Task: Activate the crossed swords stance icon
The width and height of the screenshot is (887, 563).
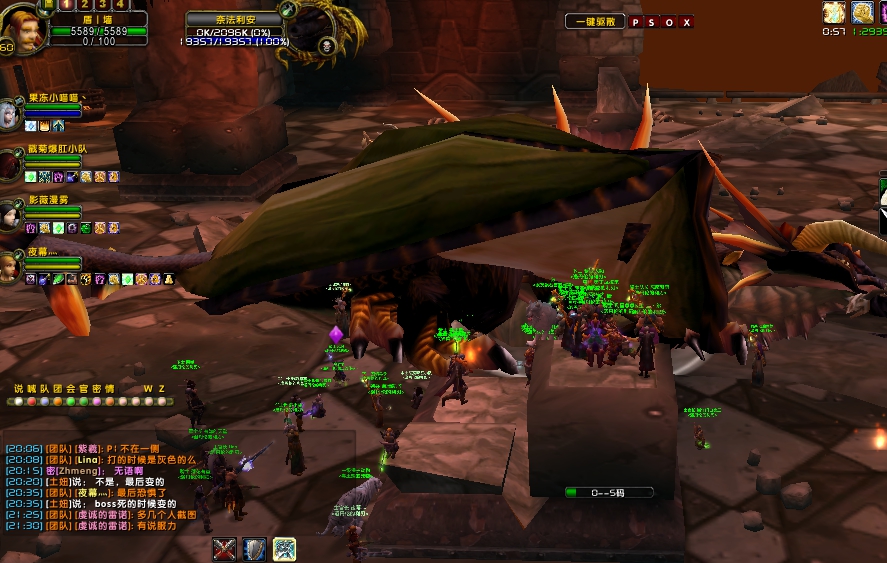Action: 225,549
